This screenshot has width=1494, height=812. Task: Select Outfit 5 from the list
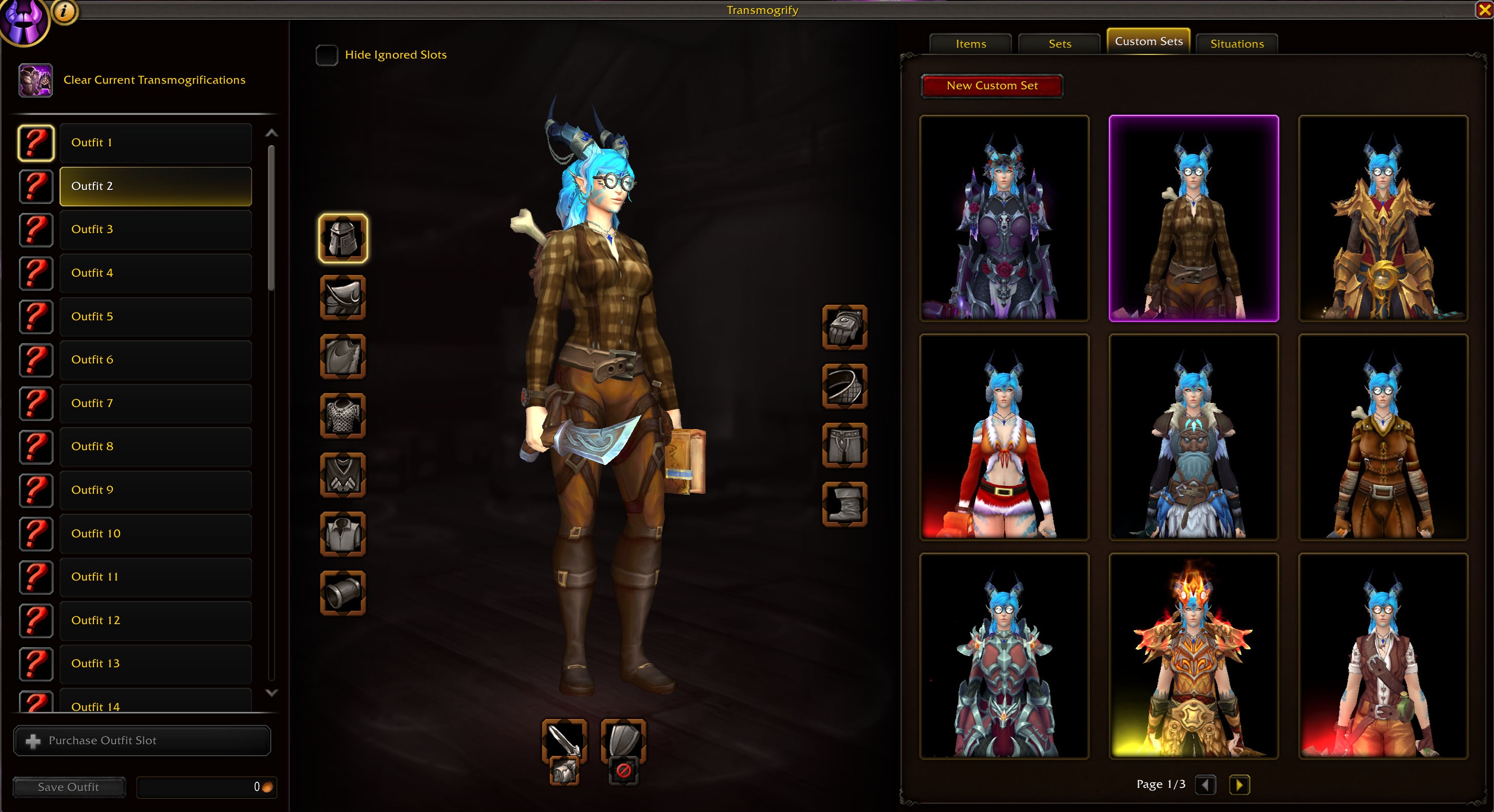point(156,317)
